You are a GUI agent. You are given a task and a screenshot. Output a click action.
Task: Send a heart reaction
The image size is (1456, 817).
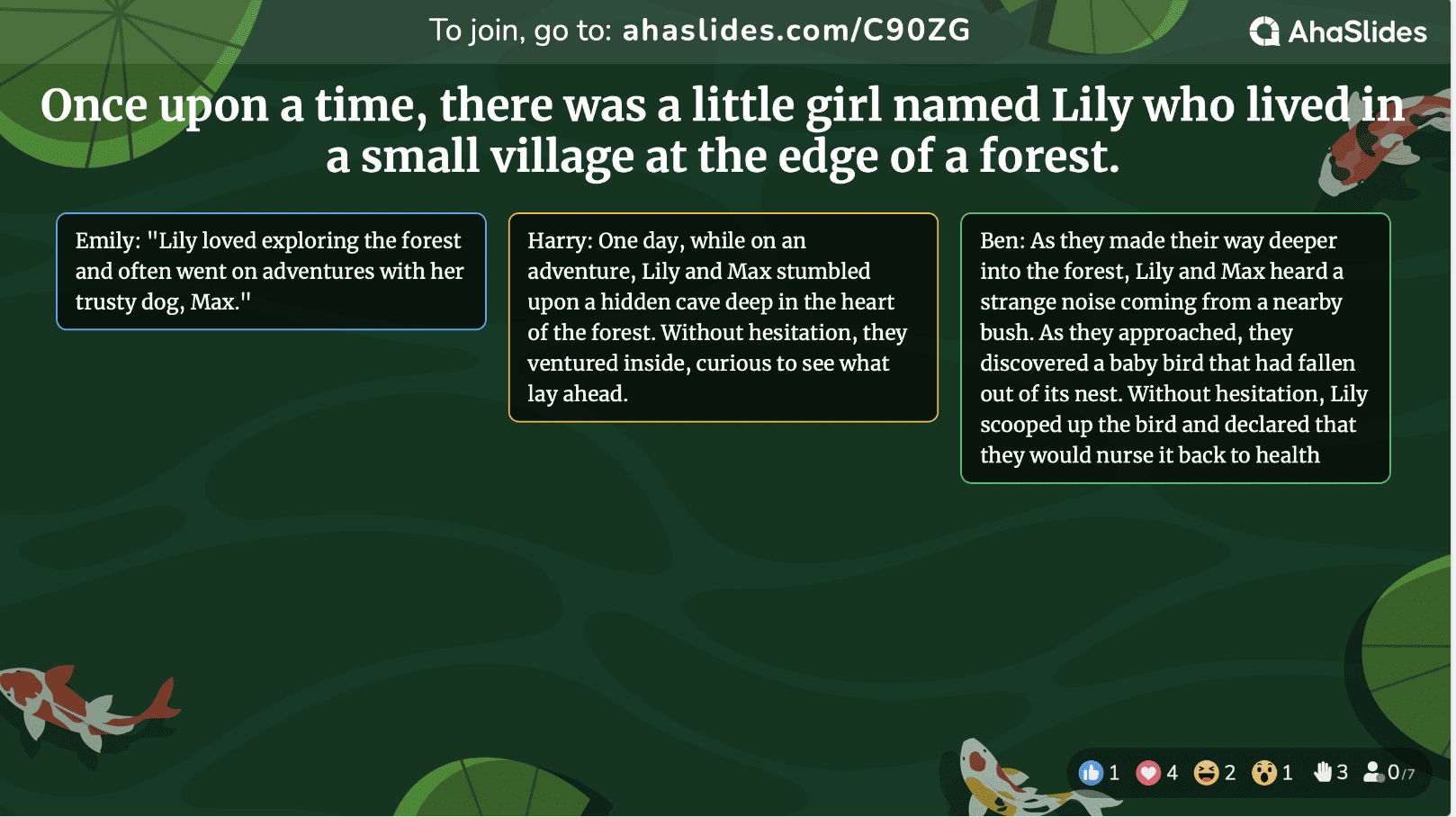1148,773
